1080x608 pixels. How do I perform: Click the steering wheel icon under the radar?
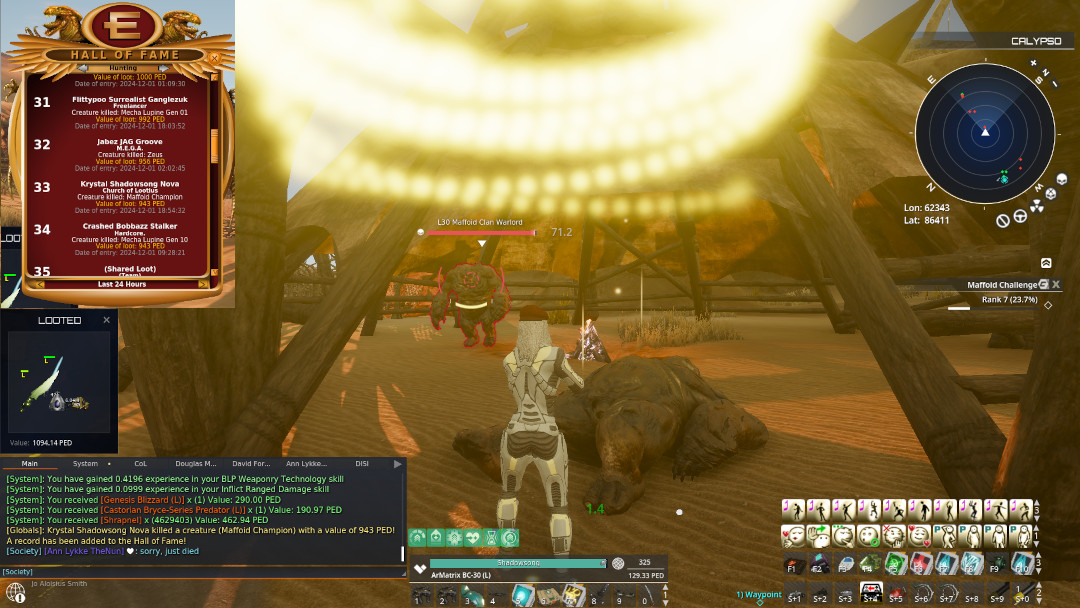click(1020, 214)
